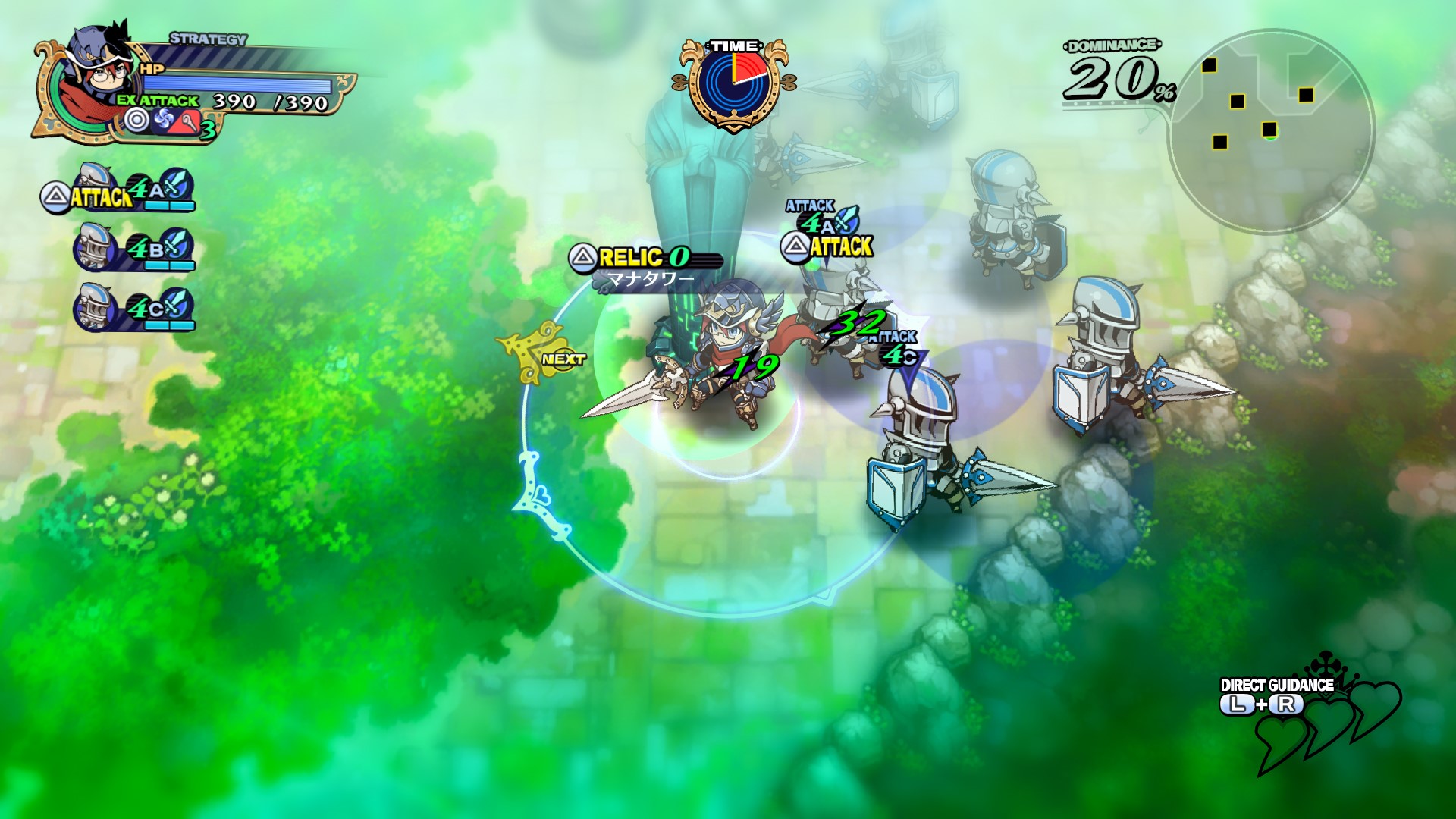Viewport: 1456px width, 819px height.
Task: Pick squad 4C in the unit list
Action: coord(135,308)
